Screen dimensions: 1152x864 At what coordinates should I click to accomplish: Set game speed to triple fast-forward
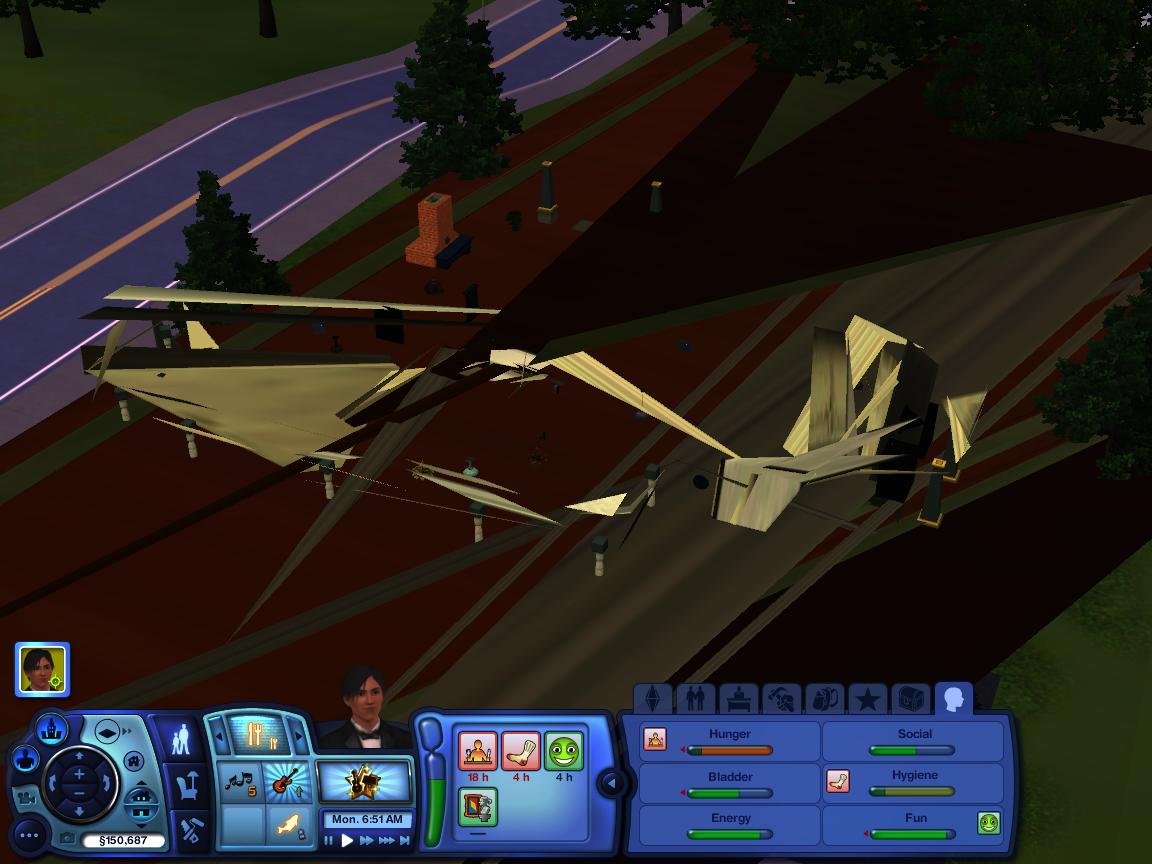tap(388, 841)
